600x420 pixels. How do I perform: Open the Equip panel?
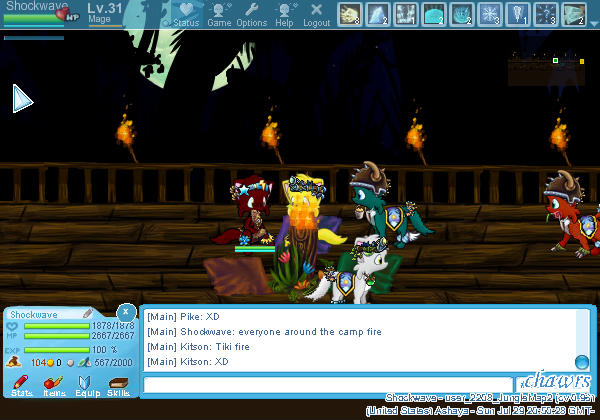(86, 385)
